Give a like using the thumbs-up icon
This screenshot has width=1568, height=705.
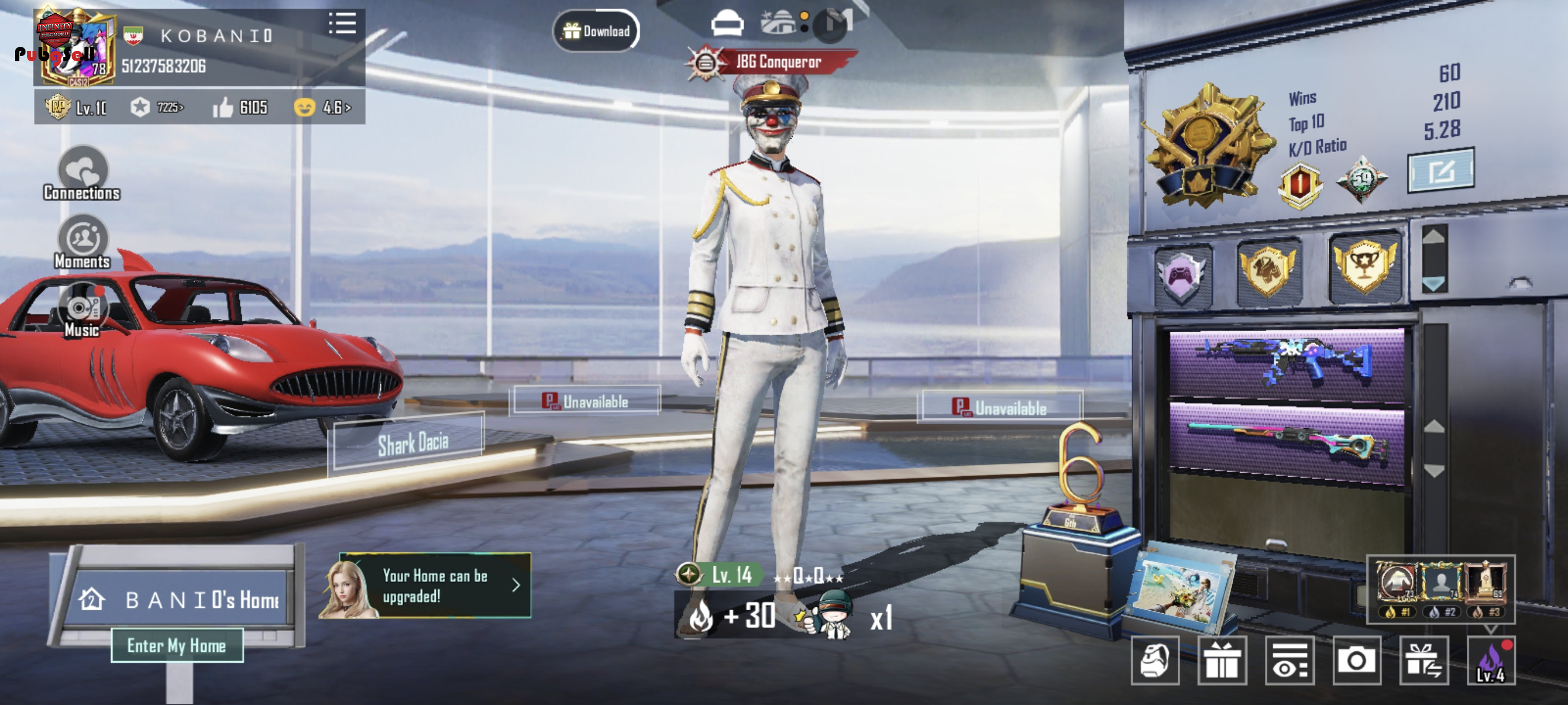[x=223, y=108]
